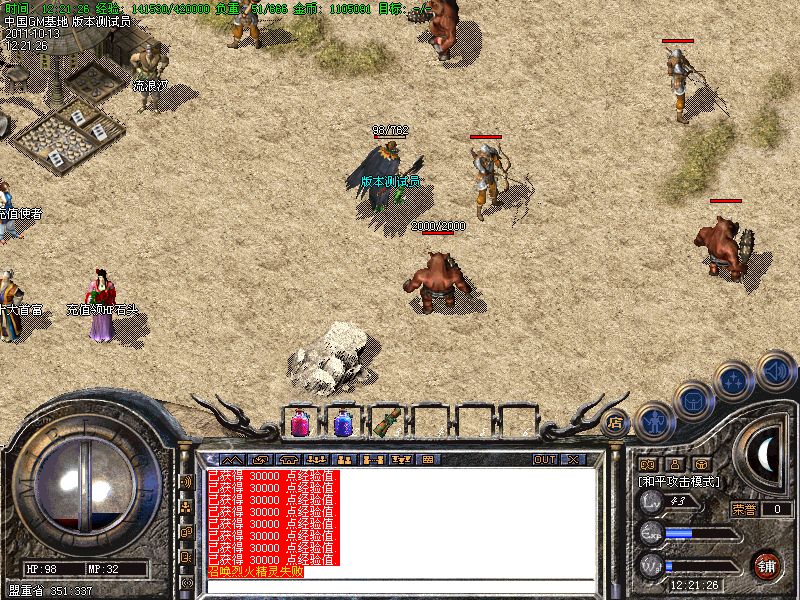Open the character figure panel
This screenshot has width=800, height=600.
[x=653, y=421]
